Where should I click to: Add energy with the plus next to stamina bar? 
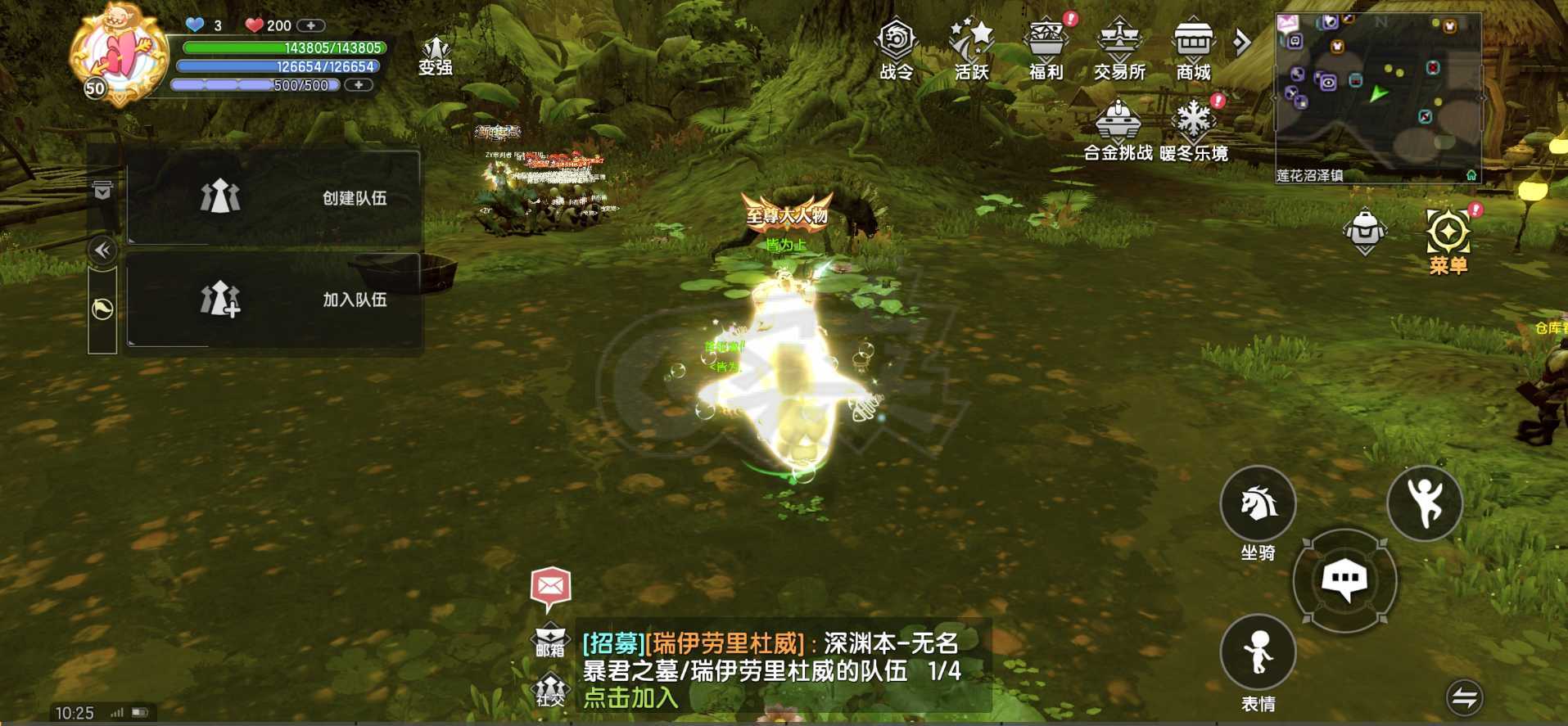(358, 83)
